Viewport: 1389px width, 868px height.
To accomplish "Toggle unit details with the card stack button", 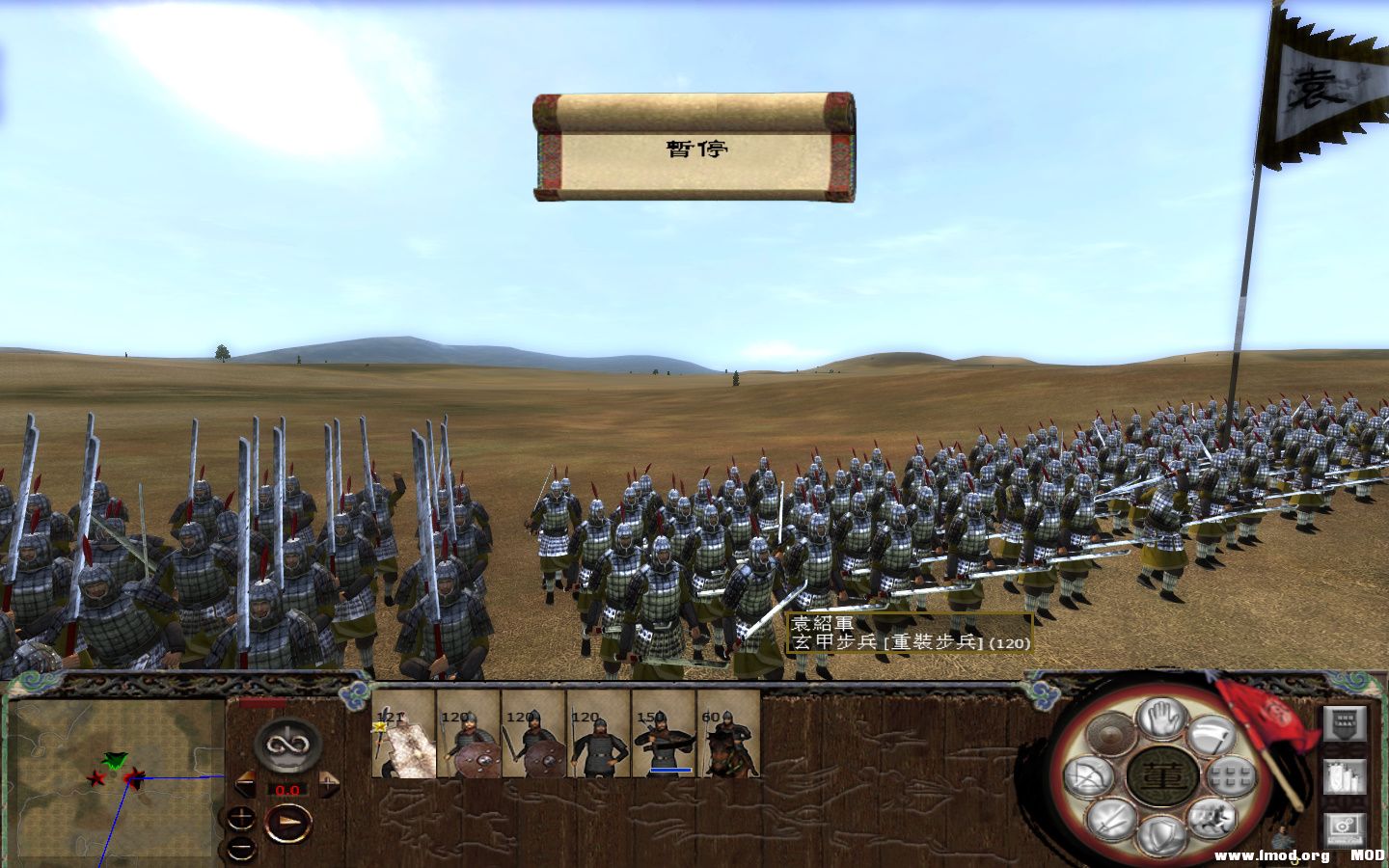I will (x=1343, y=777).
